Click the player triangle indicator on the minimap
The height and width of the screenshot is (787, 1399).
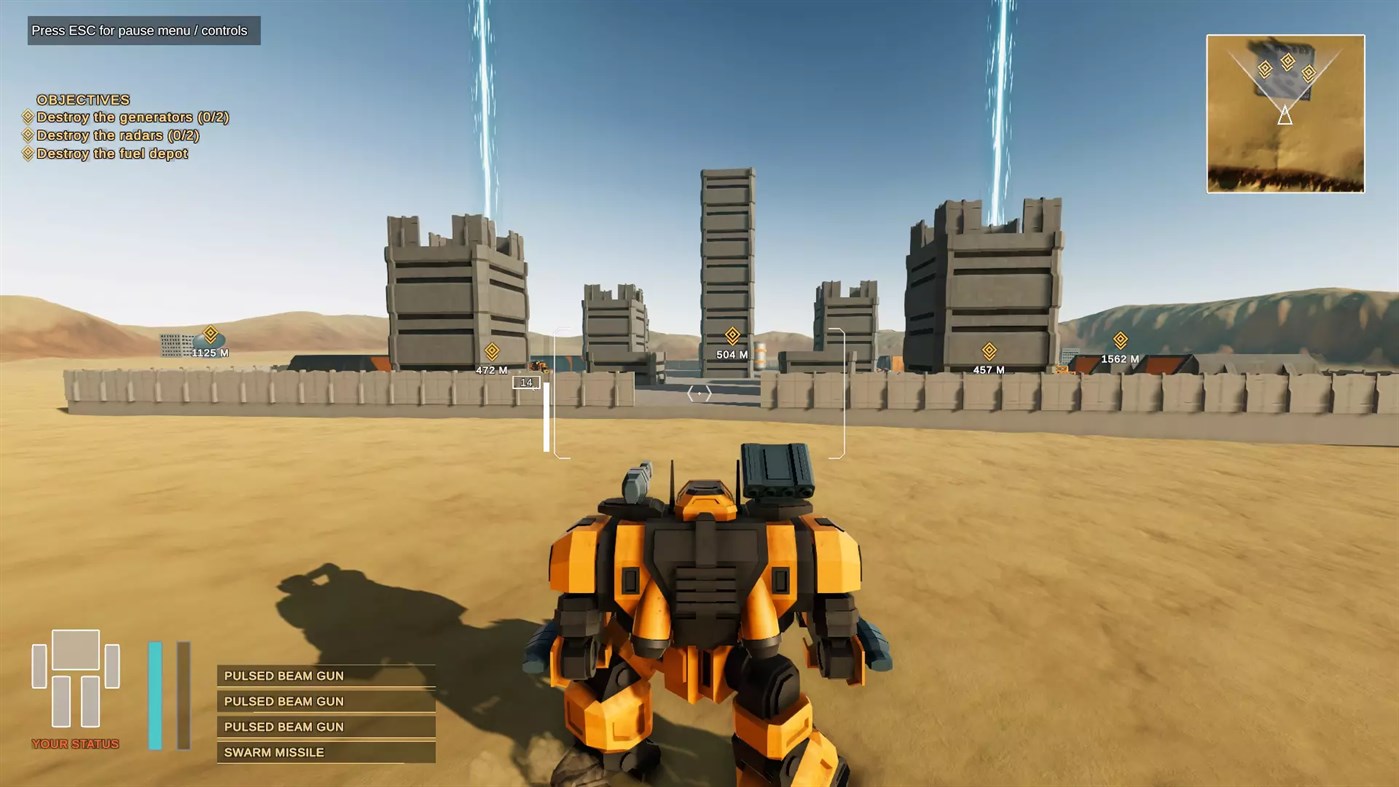point(1285,117)
